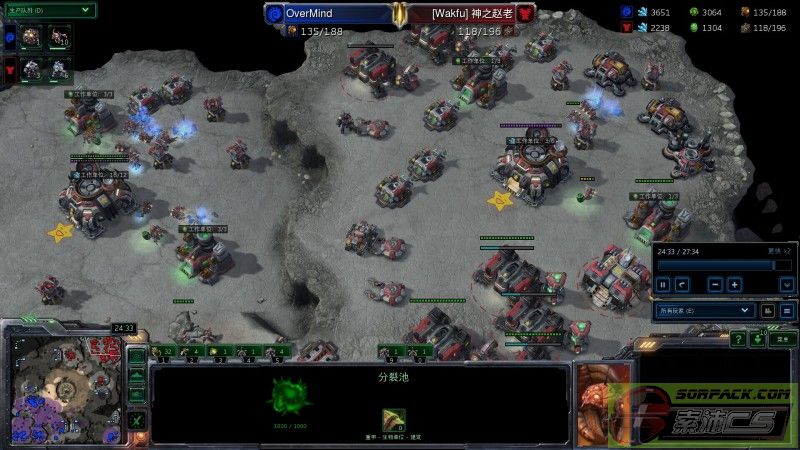Open the game menu button

782,340
